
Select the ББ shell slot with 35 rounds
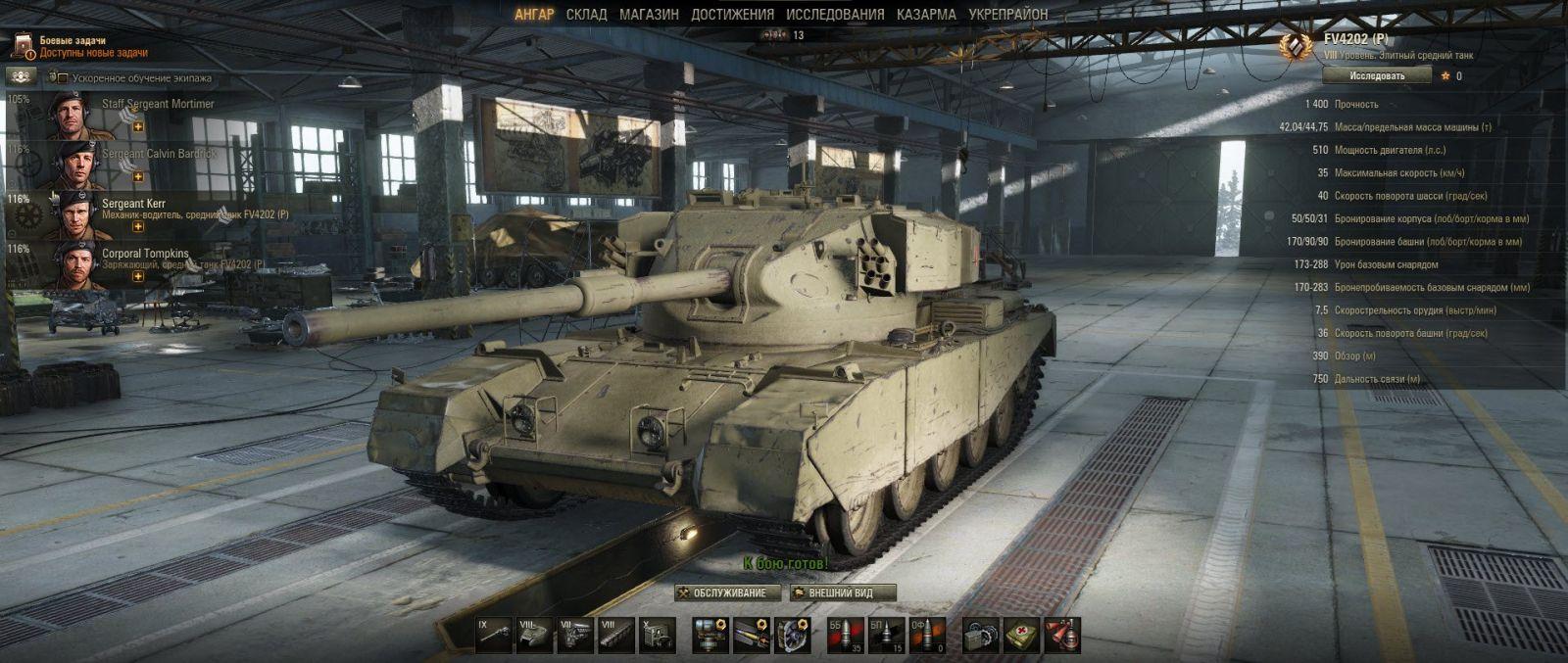[x=844, y=636]
